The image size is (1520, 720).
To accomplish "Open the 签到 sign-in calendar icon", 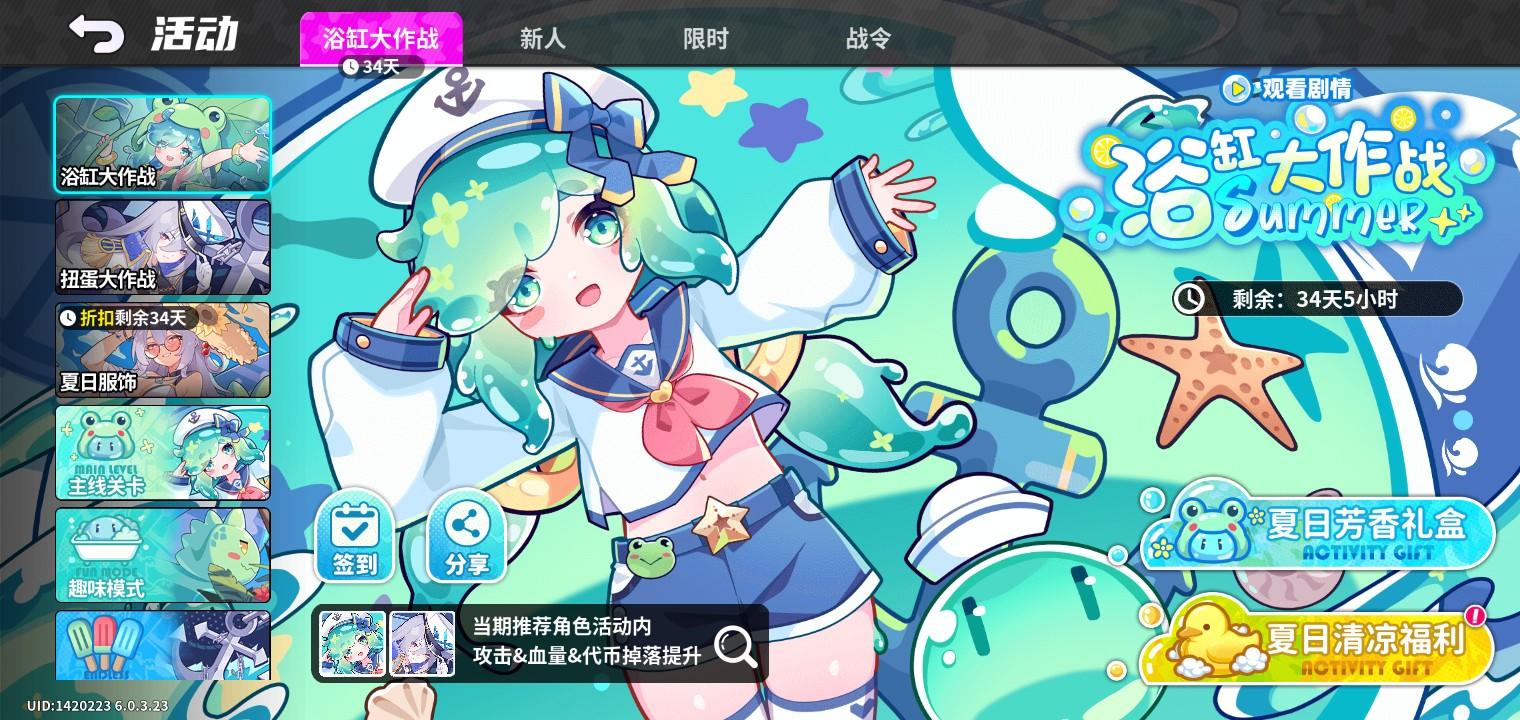I will [353, 539].
